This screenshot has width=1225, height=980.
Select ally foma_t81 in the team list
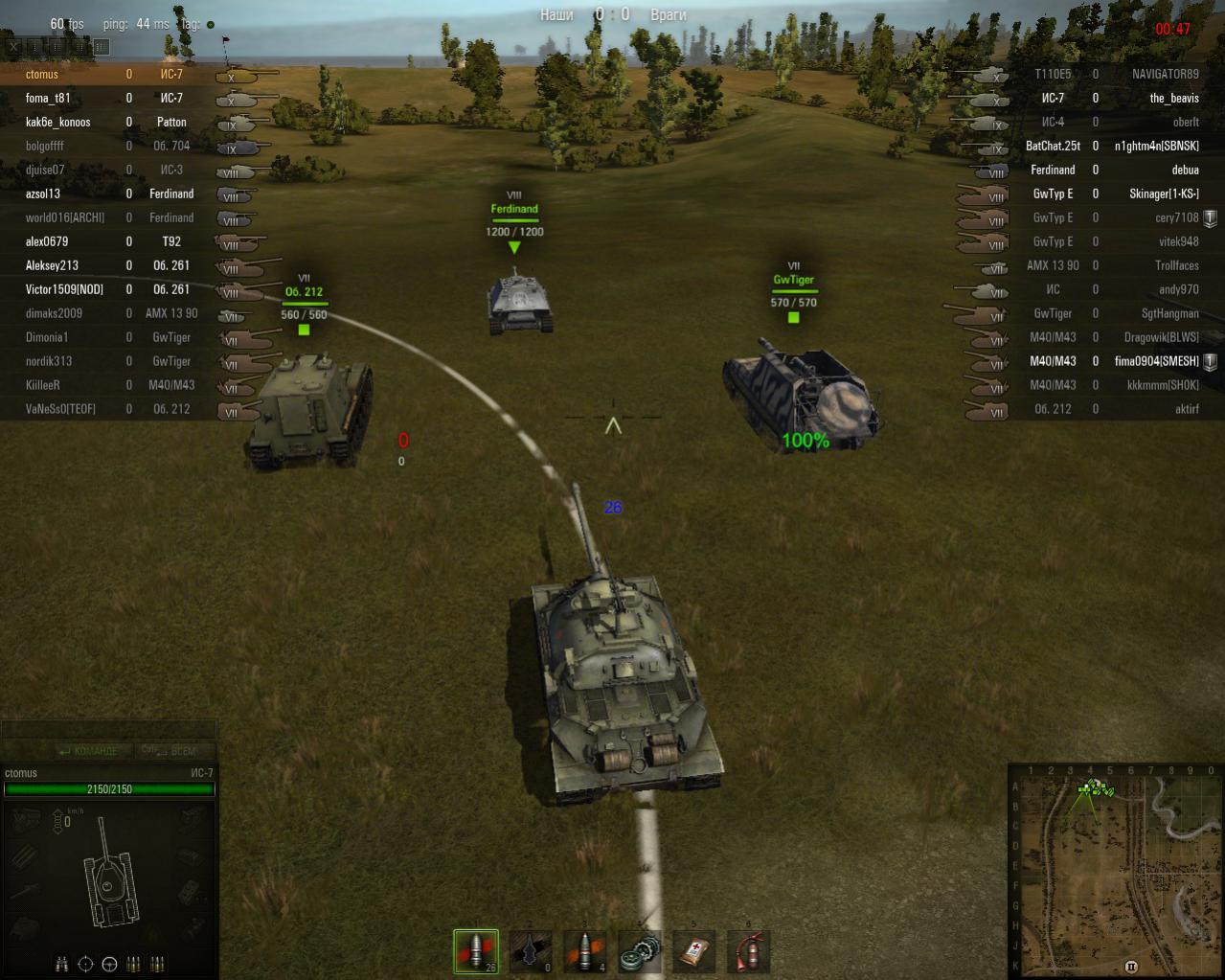point(48,98)
